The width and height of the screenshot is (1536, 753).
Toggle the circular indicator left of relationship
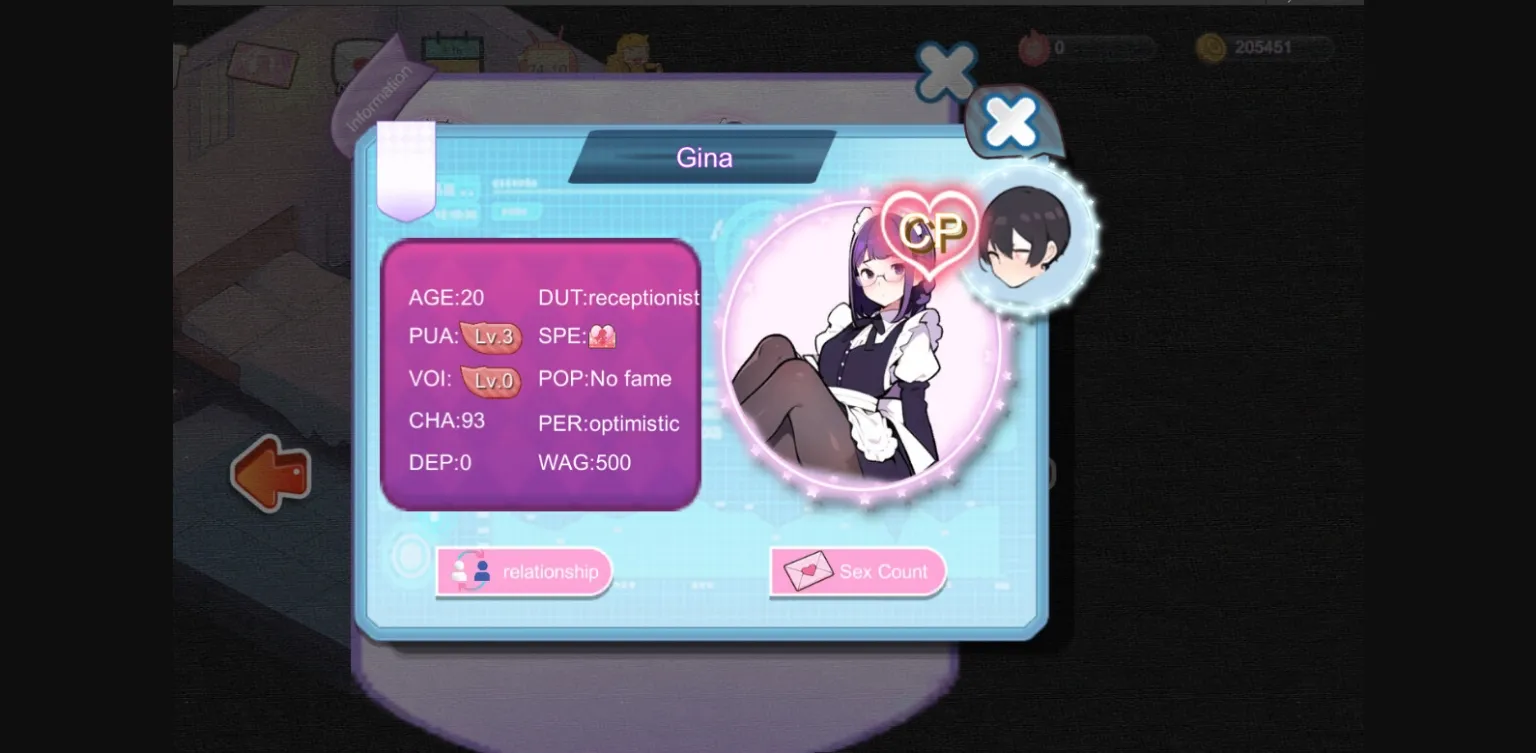(411, 556)
